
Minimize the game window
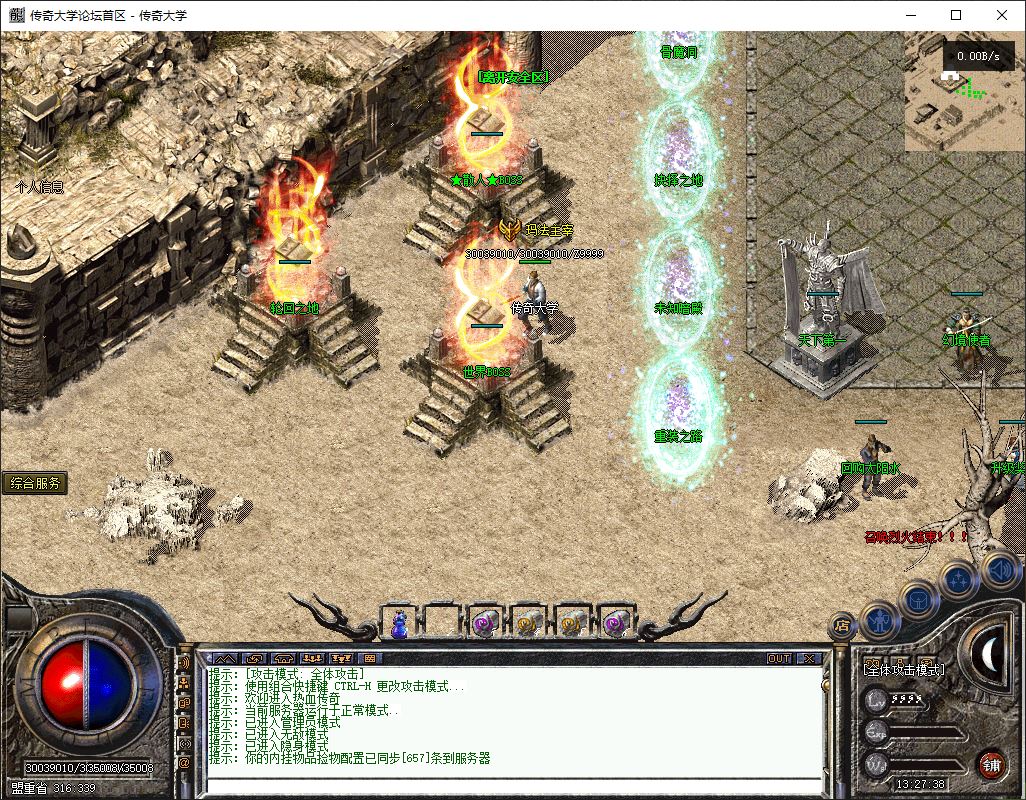pos(911,15)
